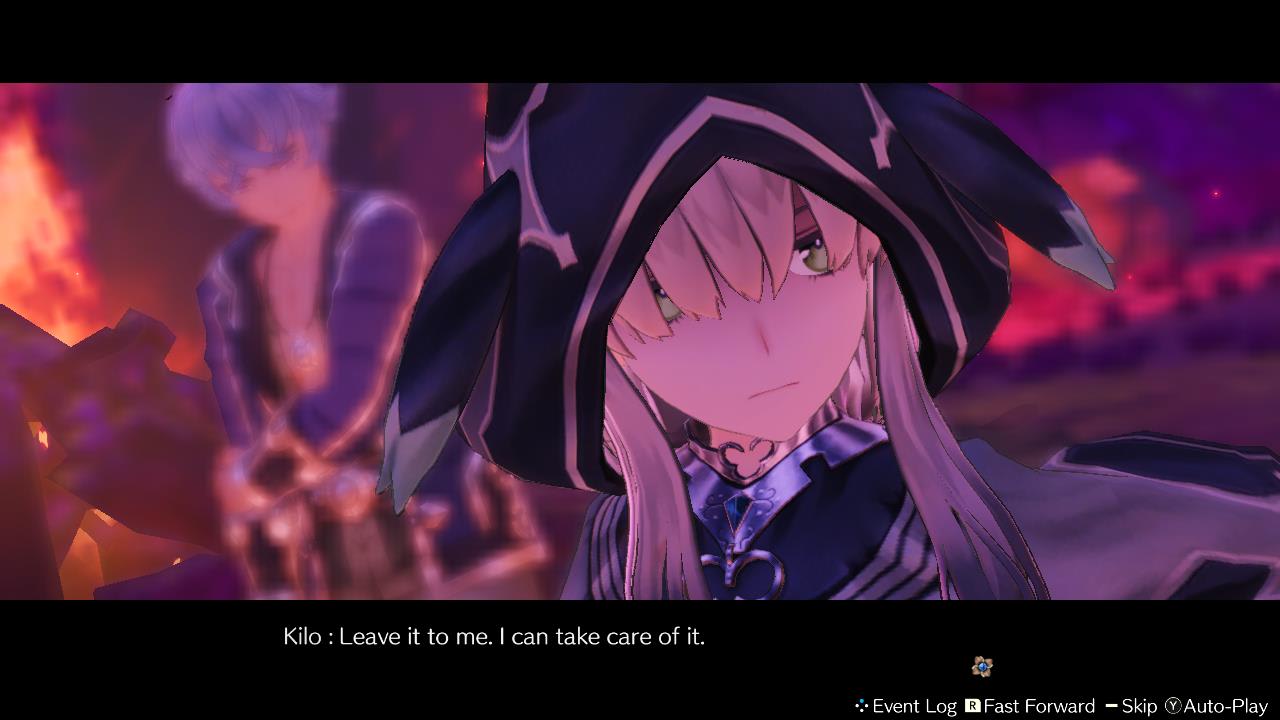Click the minus Skip button prompt
Image resolution: width=1280 pixels, height=720 pixels.
(1113, 705)
